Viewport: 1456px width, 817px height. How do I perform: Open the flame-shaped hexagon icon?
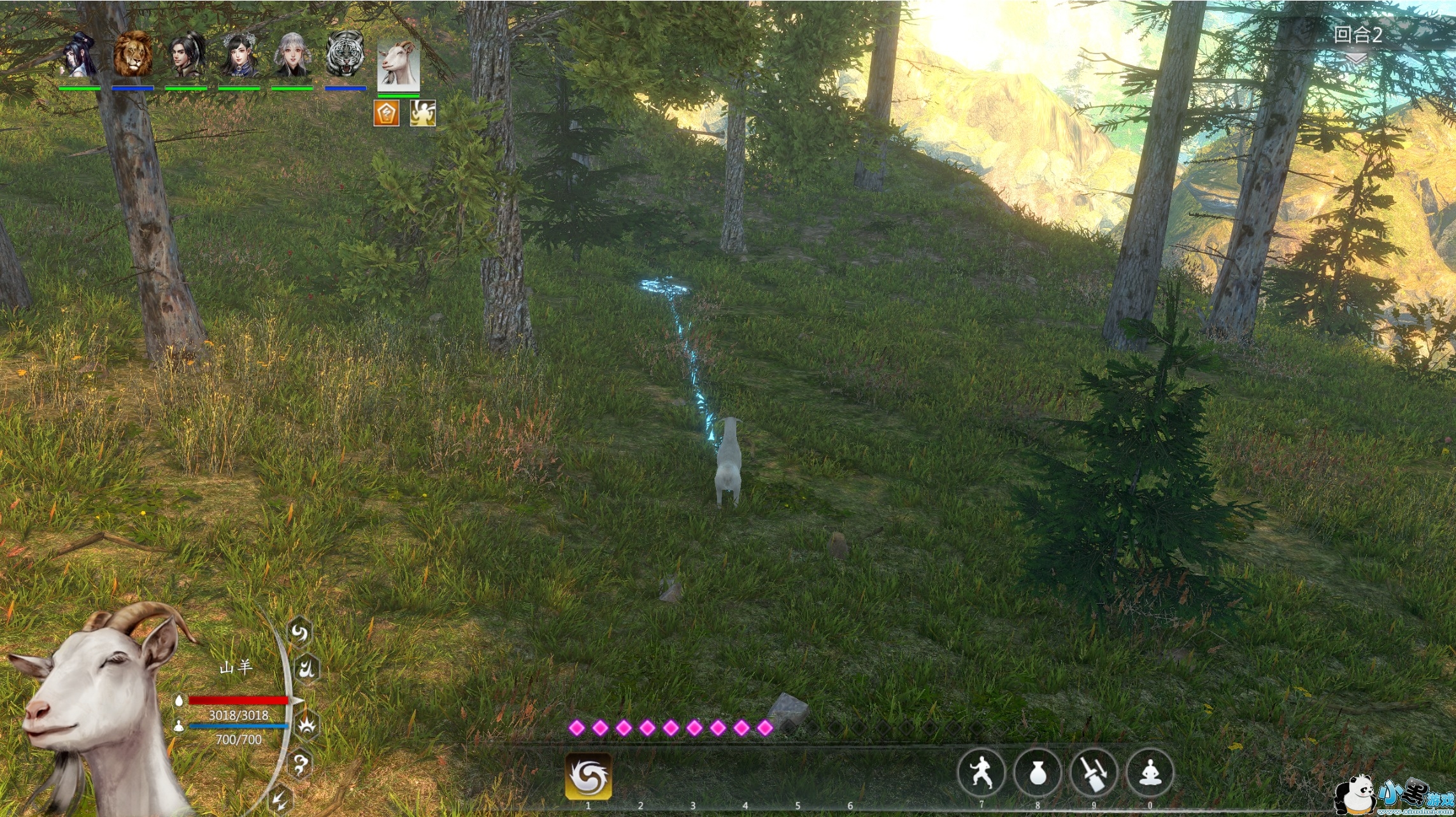click(307, 669)
